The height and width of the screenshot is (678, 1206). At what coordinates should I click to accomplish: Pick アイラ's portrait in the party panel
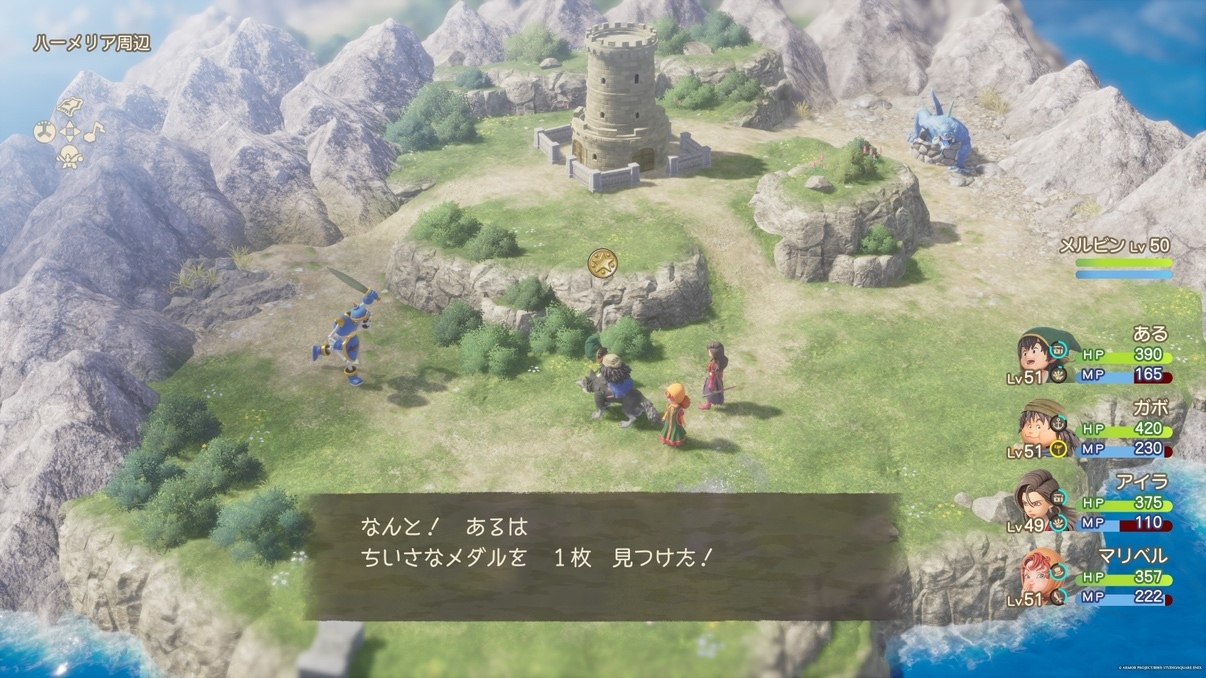pyautogui.click(x=1037, y=495)
